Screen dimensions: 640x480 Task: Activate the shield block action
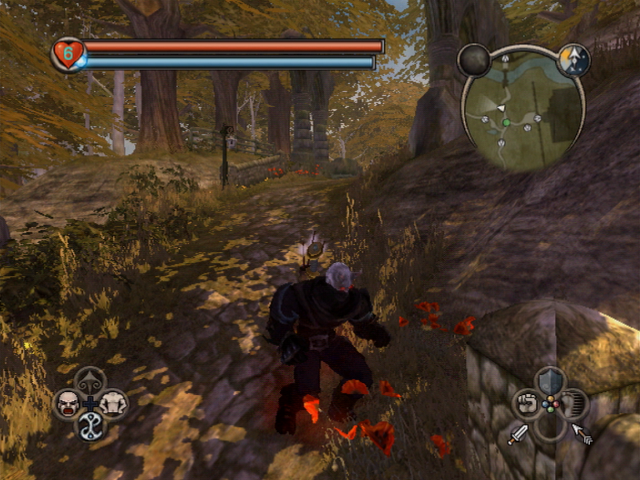pyautogui.click(x=550, y=381)
